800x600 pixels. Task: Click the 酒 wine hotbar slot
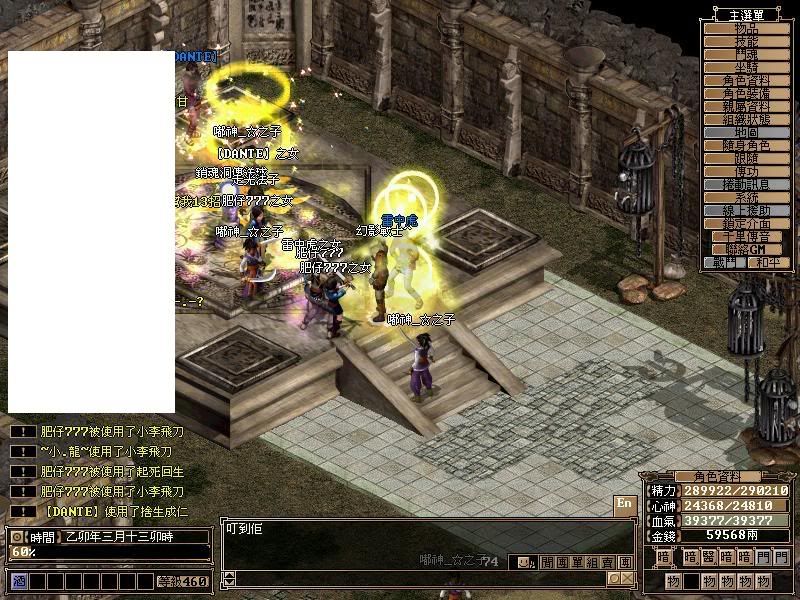pyautogui.click(x=18, y=581)
